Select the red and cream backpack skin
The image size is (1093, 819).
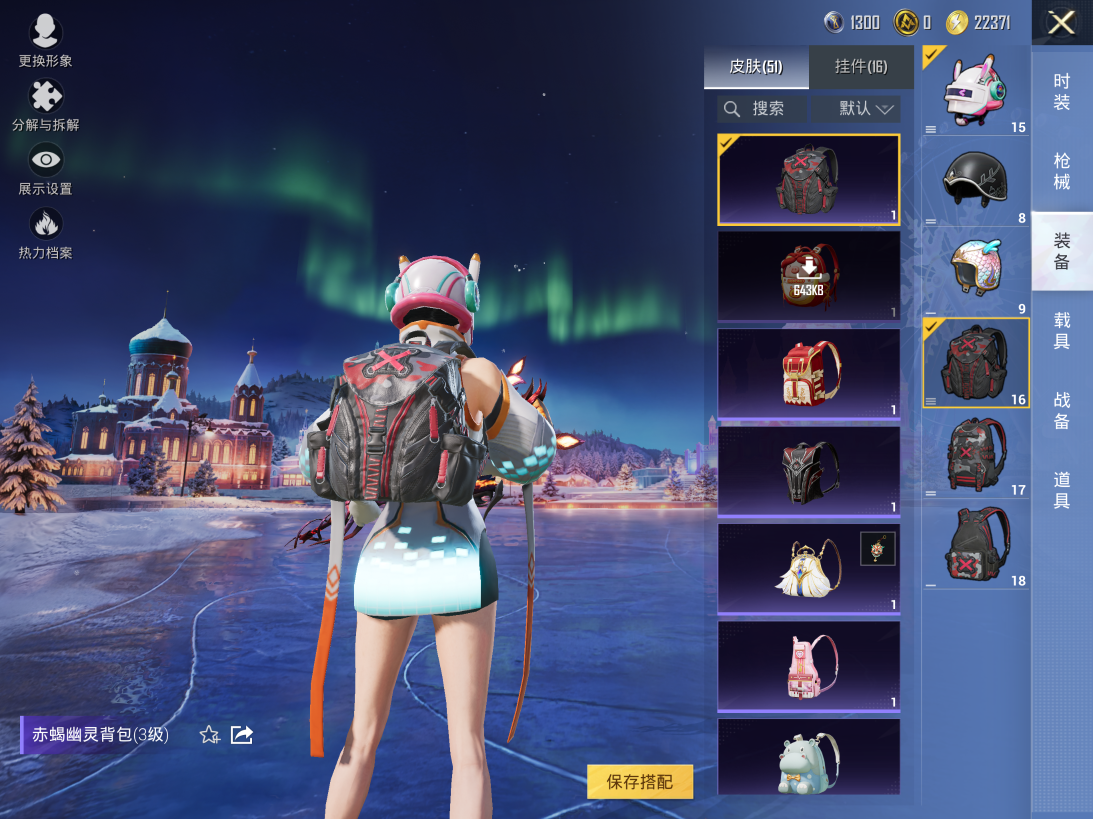809,373
